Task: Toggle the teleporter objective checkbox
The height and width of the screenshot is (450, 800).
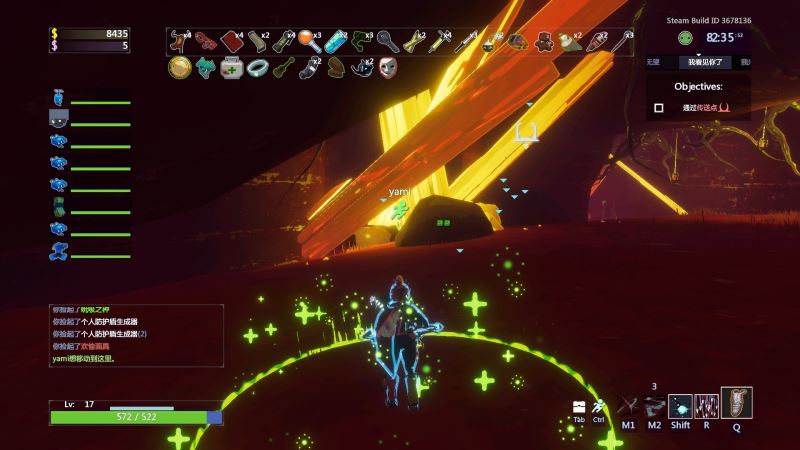Action: tap(658, 108)
